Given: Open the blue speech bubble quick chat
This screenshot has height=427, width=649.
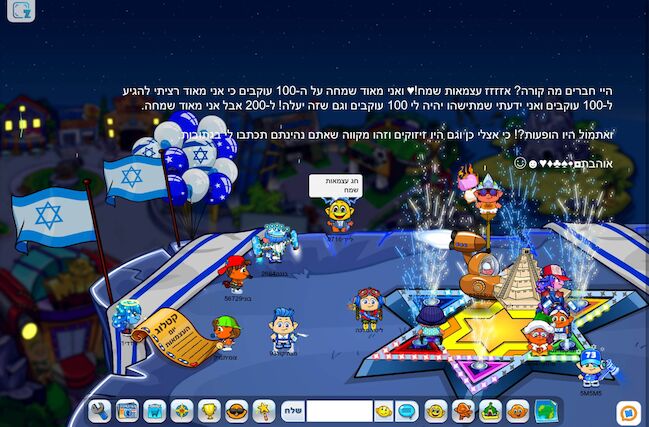Looking at the screenshot, I should (407, 410).
